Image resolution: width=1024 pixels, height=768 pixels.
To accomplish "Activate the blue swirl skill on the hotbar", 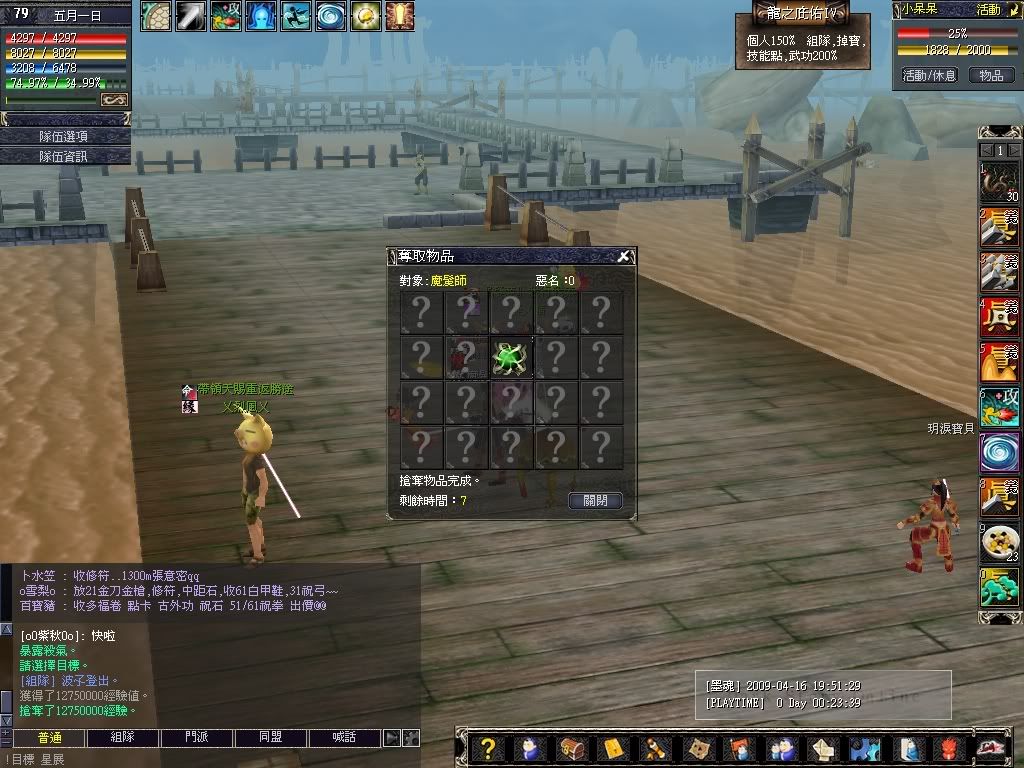I will point(999,452).
